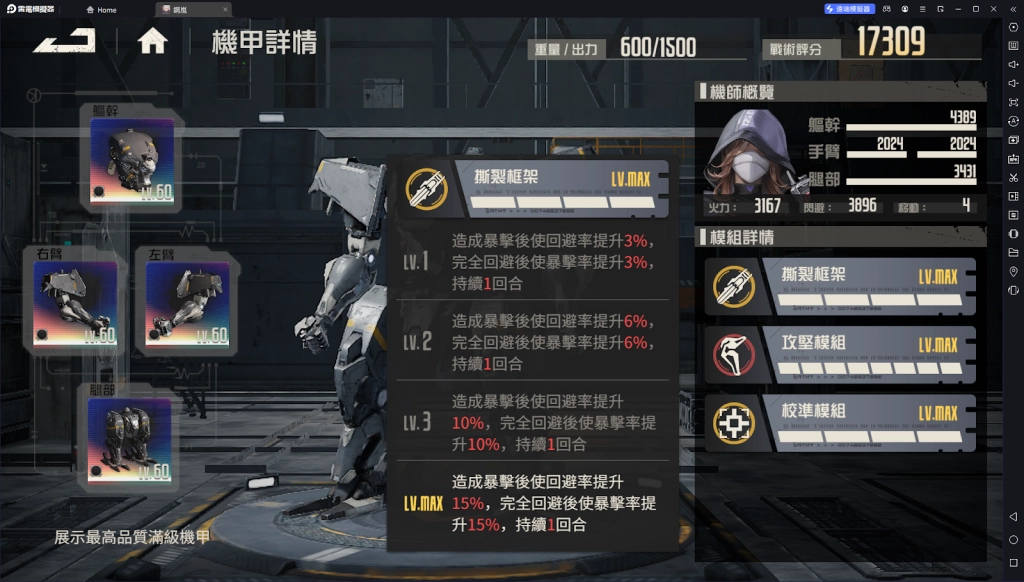This screenshot has width=1024, height=582.
Task: Switch to the Home emulator tab
Action: point(101,9)
